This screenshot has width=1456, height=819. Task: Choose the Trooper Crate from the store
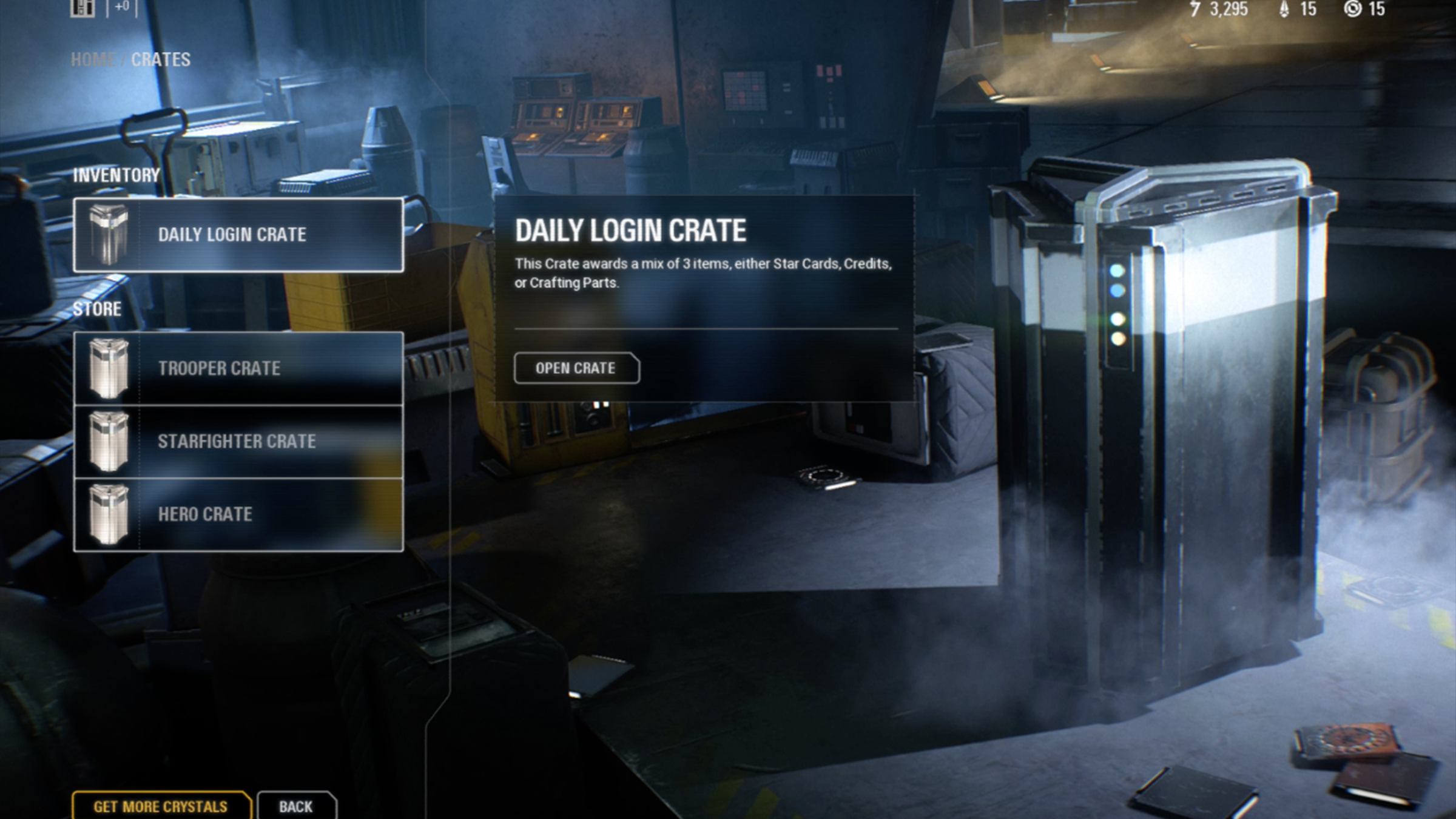[x=238, y=368]
